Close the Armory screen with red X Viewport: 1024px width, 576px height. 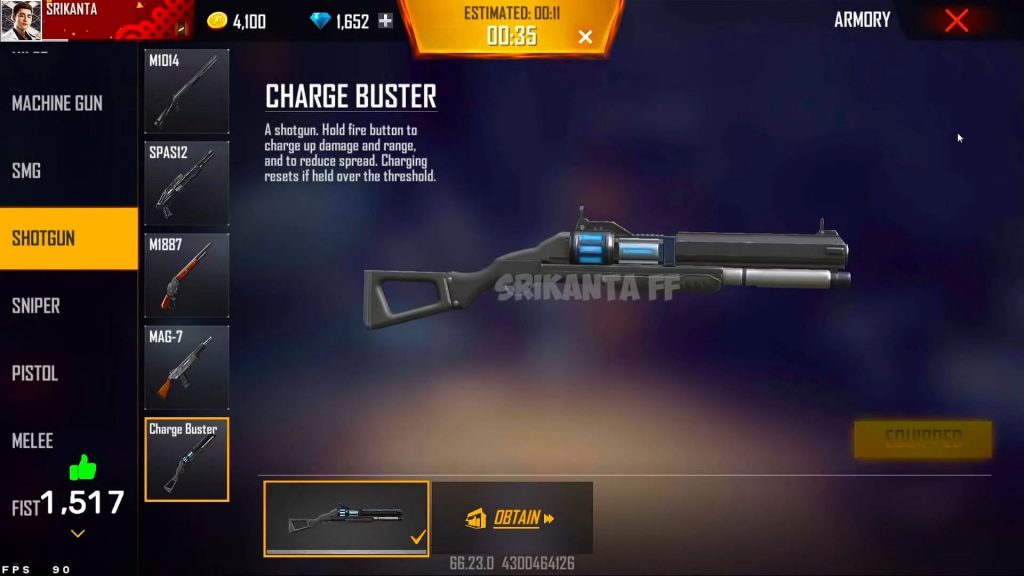click(x=956, y=20)
